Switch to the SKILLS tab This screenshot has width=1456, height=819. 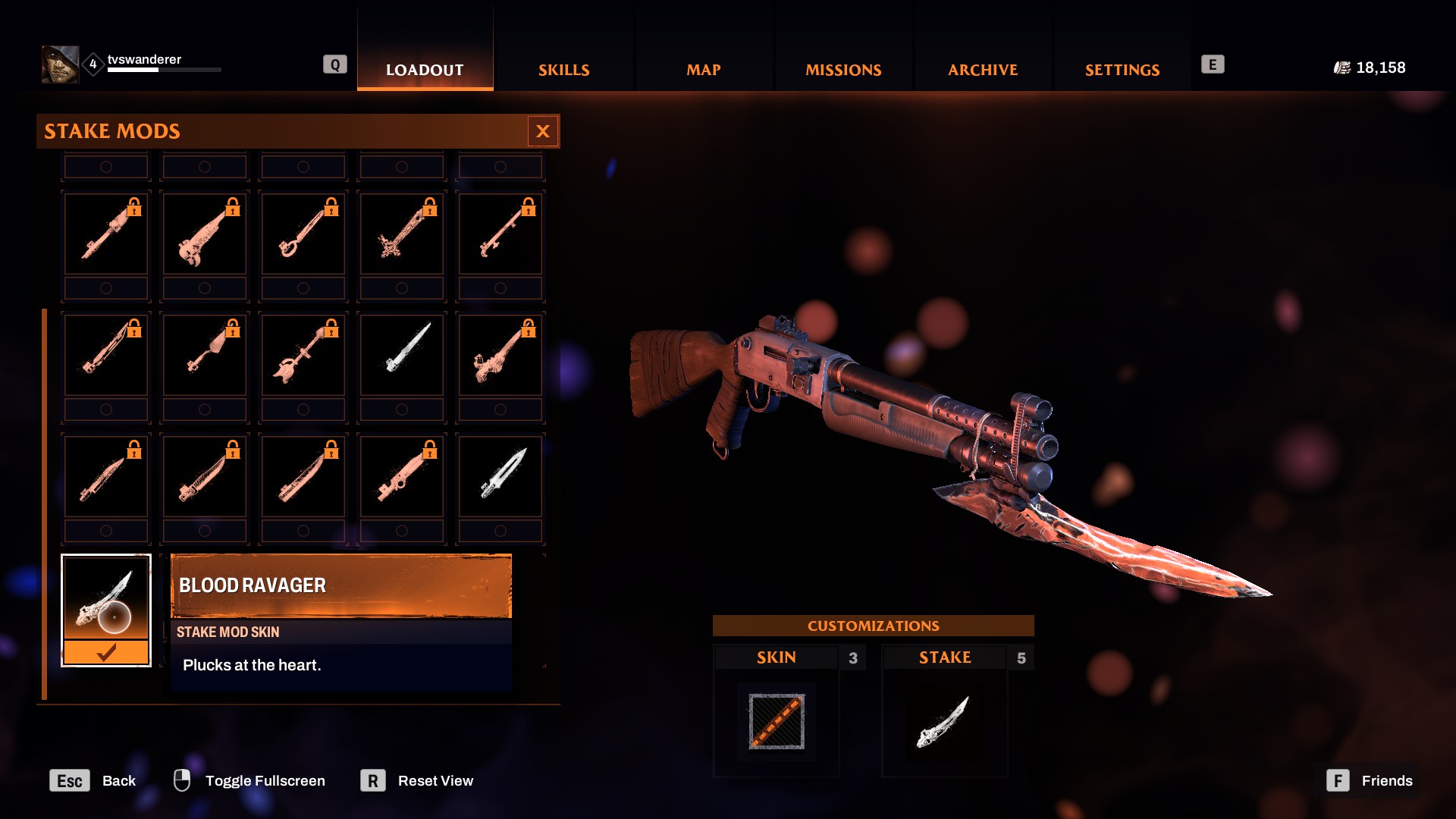point(563,70)
